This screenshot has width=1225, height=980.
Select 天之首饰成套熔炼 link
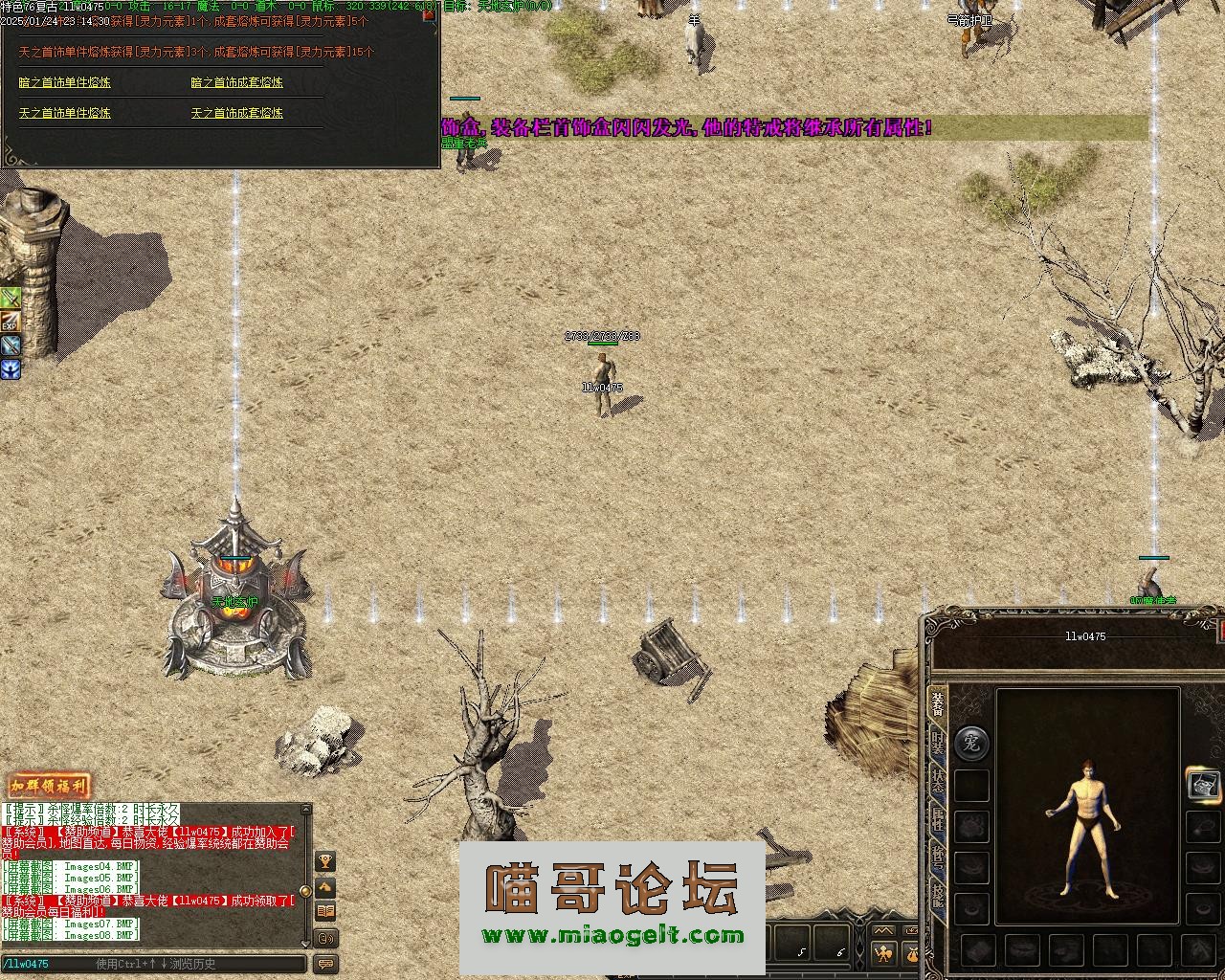pyautogui.click(x=236, y=113)
